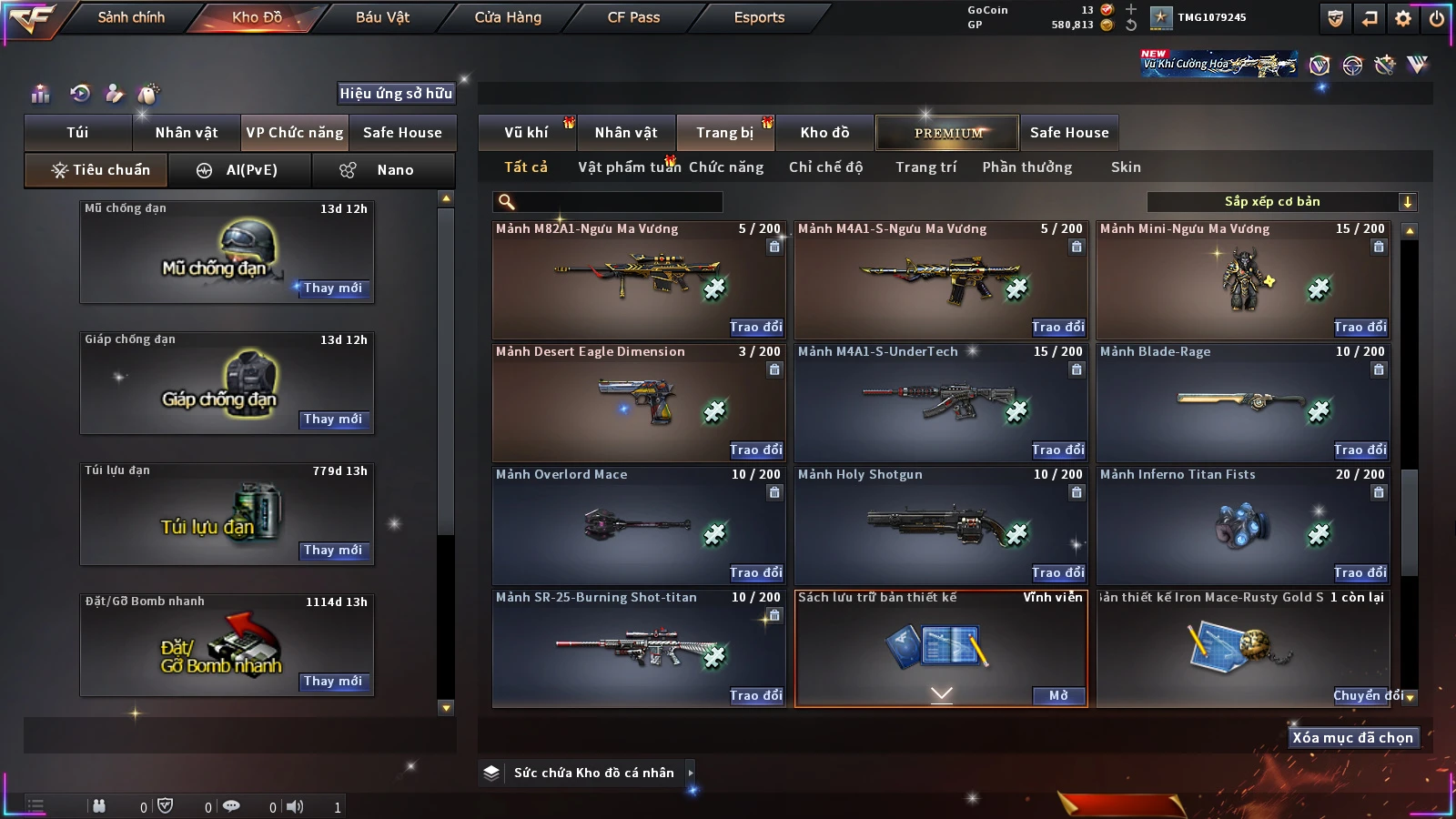Screen dimensions: 1456x819
Task: Select the Mảnh Holy Shotgun item
Action: 940,525
